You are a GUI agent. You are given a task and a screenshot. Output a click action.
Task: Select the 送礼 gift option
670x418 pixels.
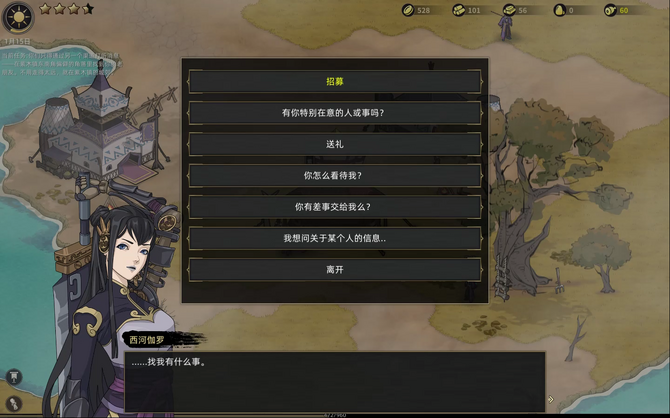[x=334, y=144]
